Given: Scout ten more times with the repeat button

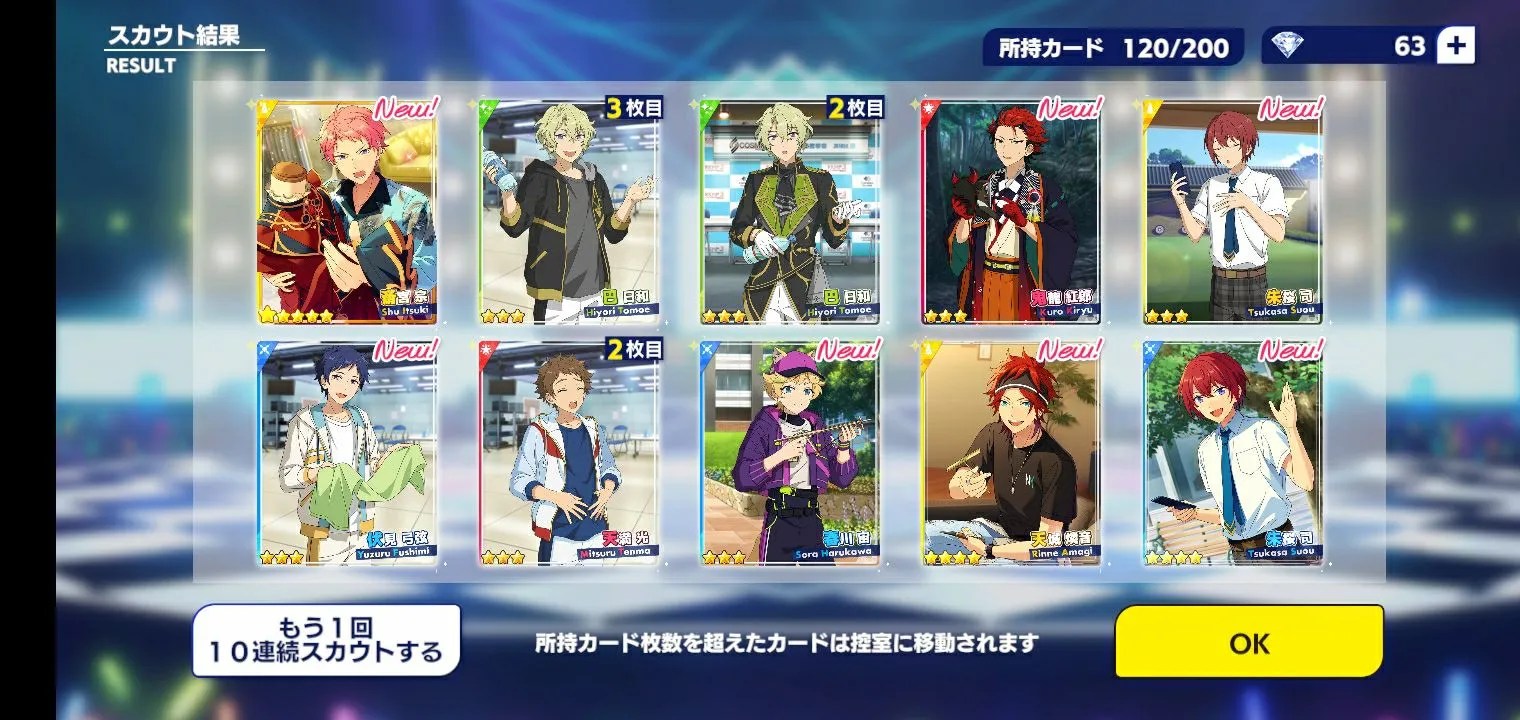Looking at the screenshot, I should (326, 641).
